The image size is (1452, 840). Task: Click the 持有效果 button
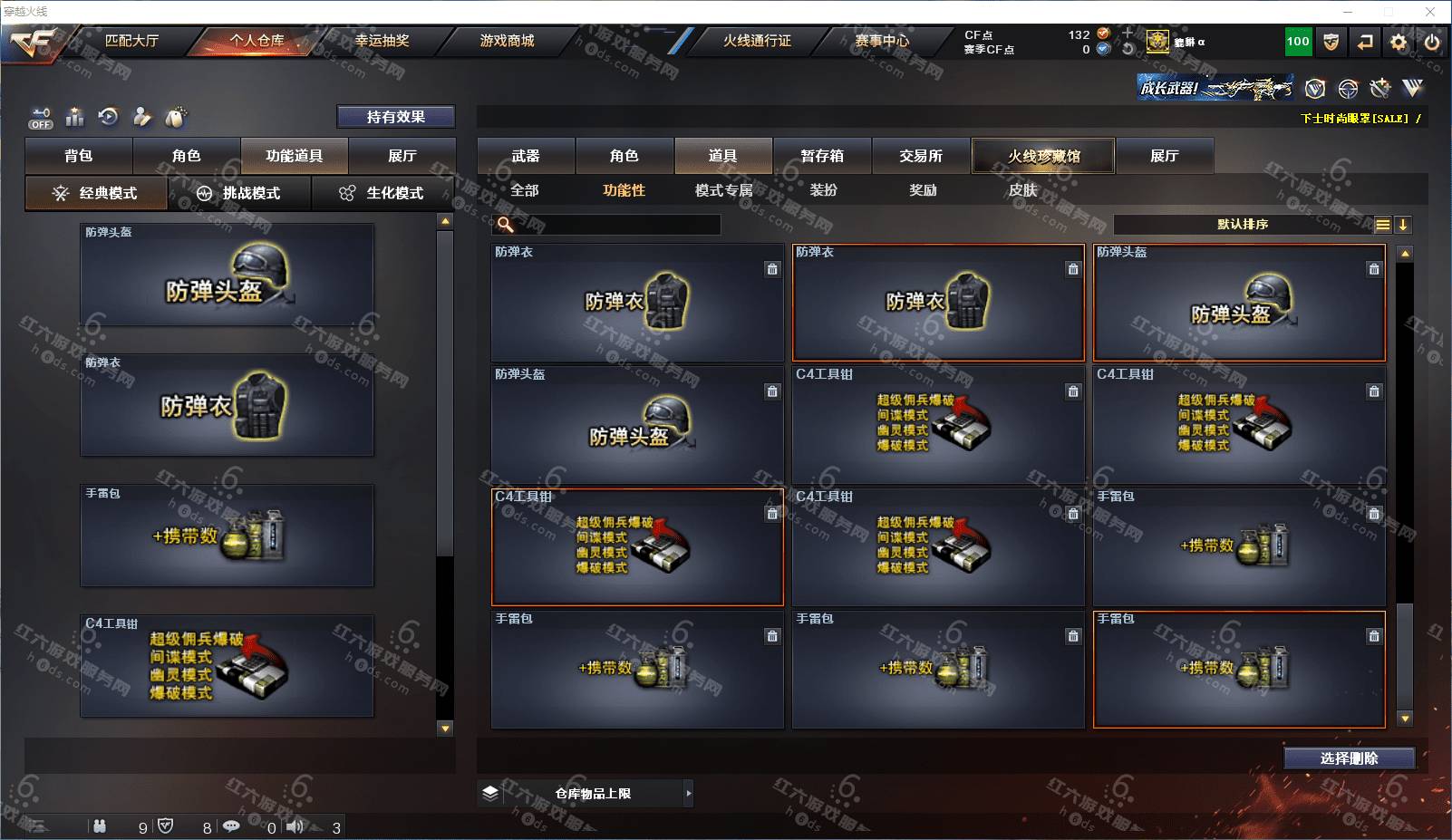click(396, 117)
